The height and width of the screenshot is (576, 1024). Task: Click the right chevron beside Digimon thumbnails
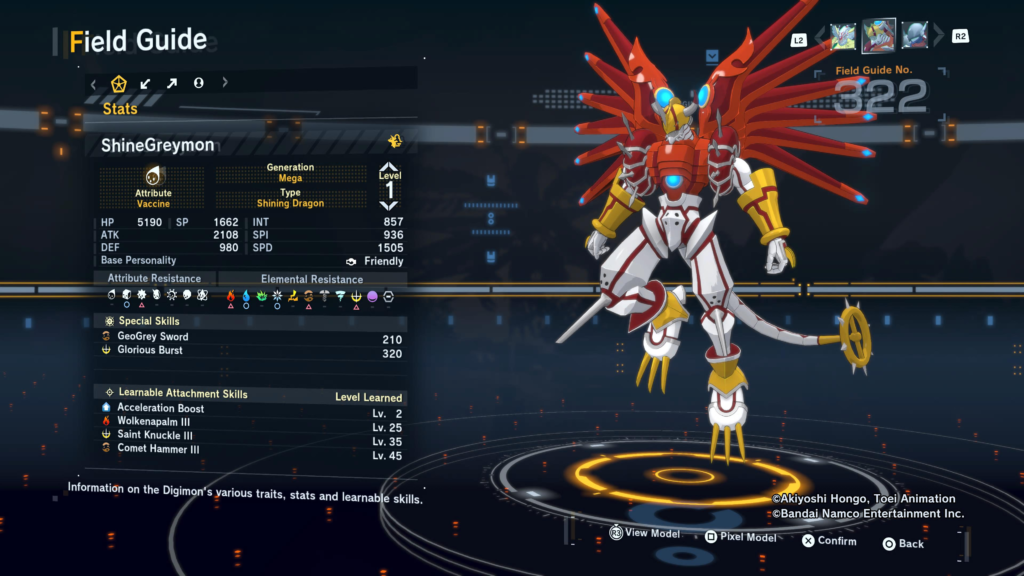point(938,37)
